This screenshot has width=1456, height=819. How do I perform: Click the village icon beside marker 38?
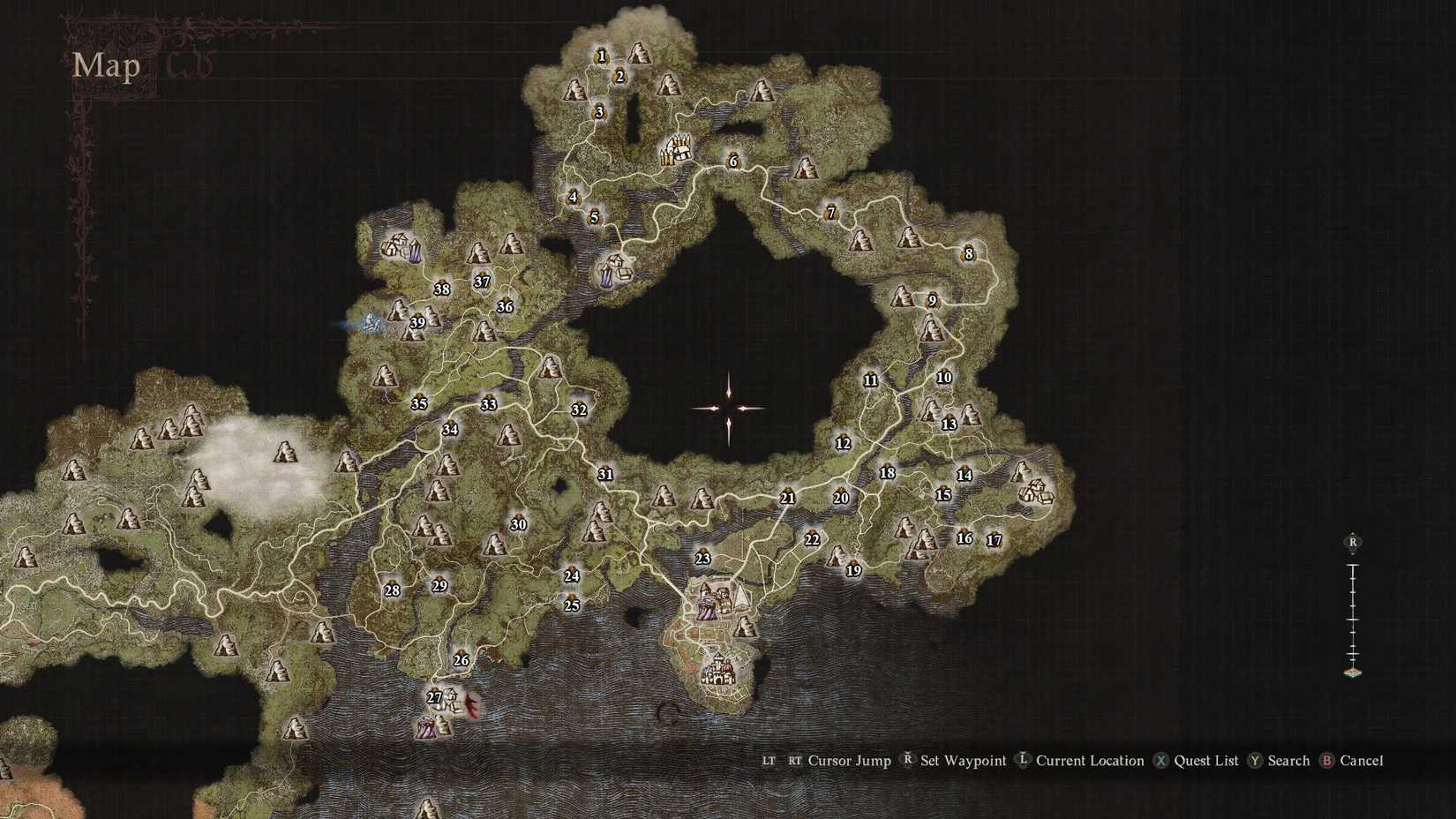[x=394, y=246]
